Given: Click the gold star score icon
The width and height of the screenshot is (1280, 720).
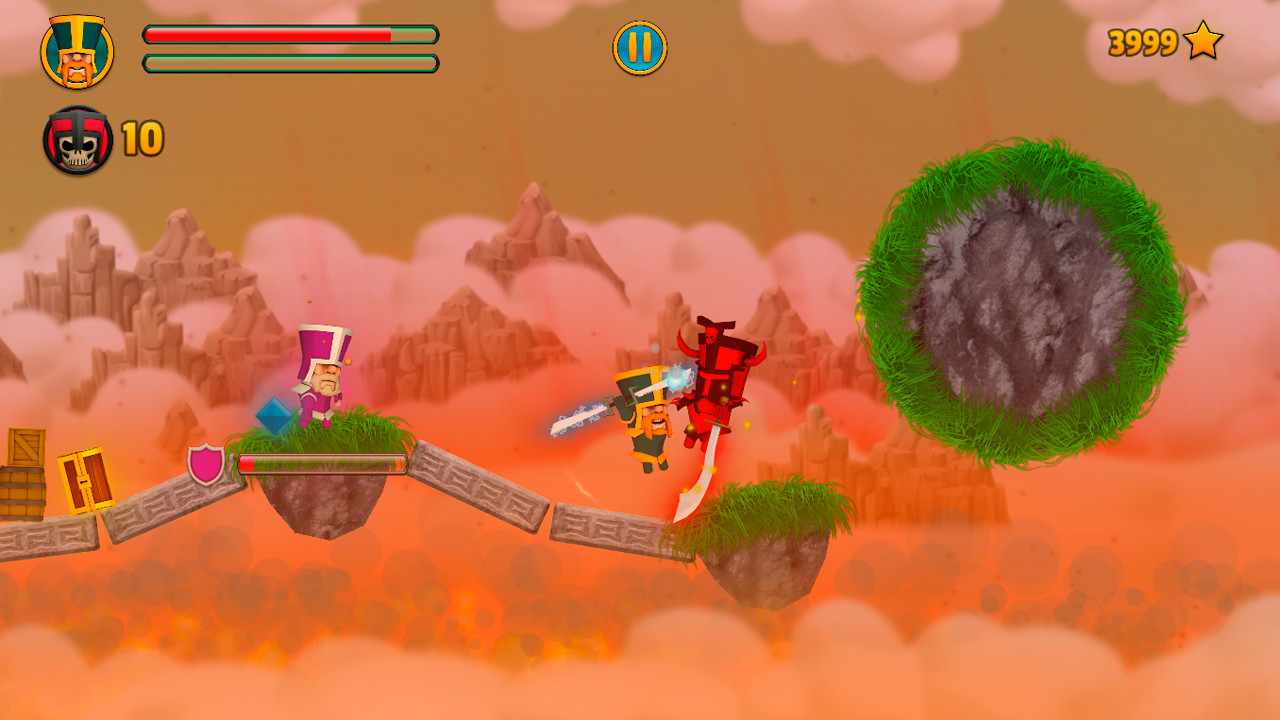Looking at the screenshot, I should click(x=1203, y=42).
